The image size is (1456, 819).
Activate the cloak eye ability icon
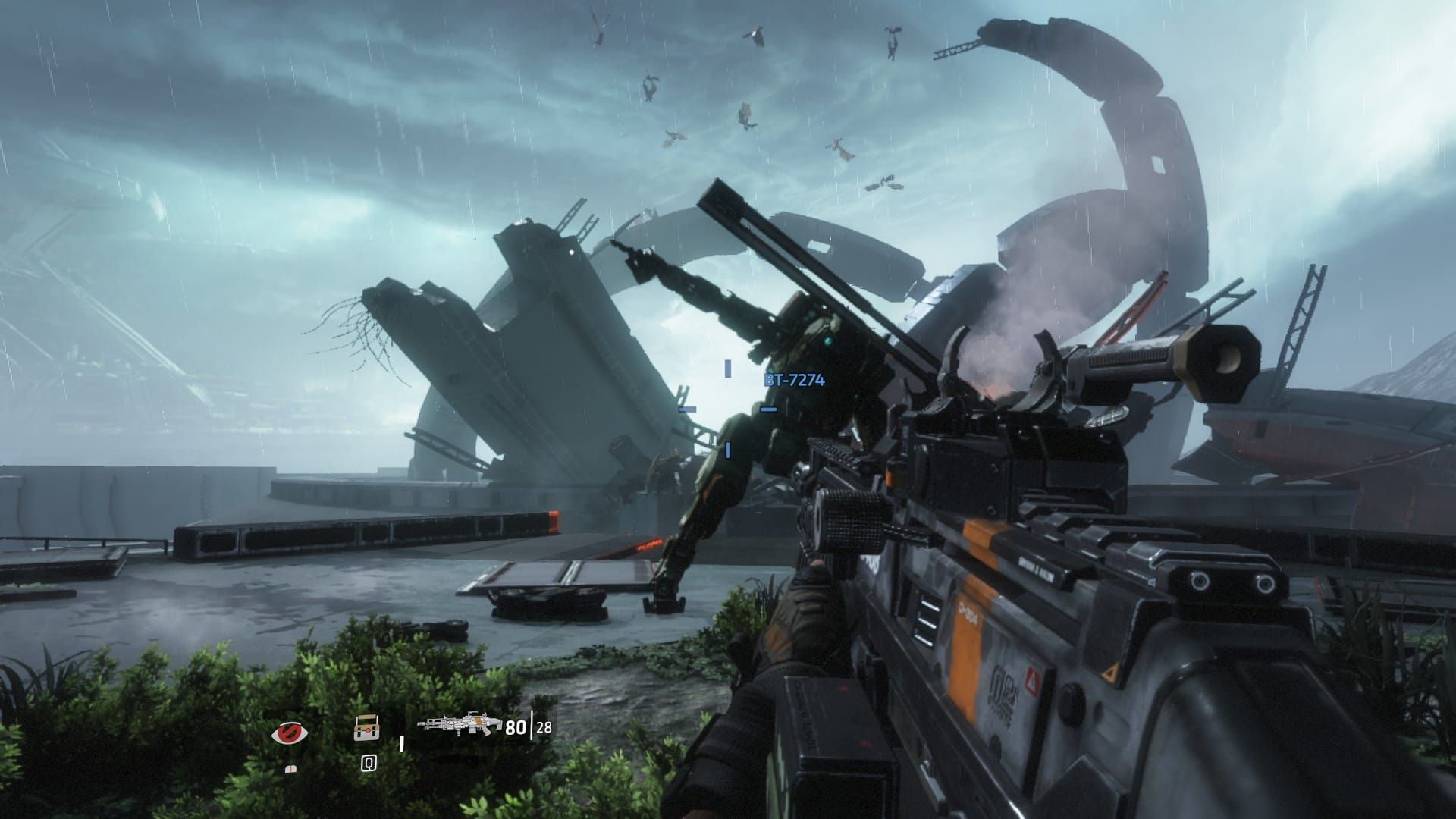(290, 733)
